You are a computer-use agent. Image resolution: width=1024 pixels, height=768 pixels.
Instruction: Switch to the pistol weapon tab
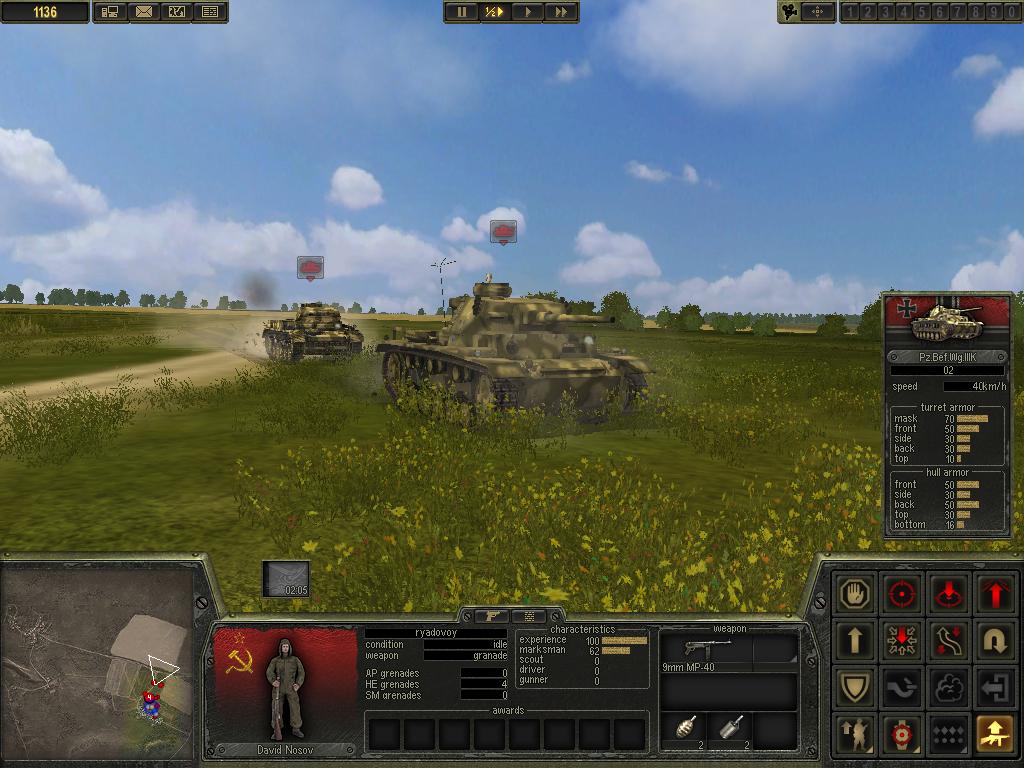point(493,616)
